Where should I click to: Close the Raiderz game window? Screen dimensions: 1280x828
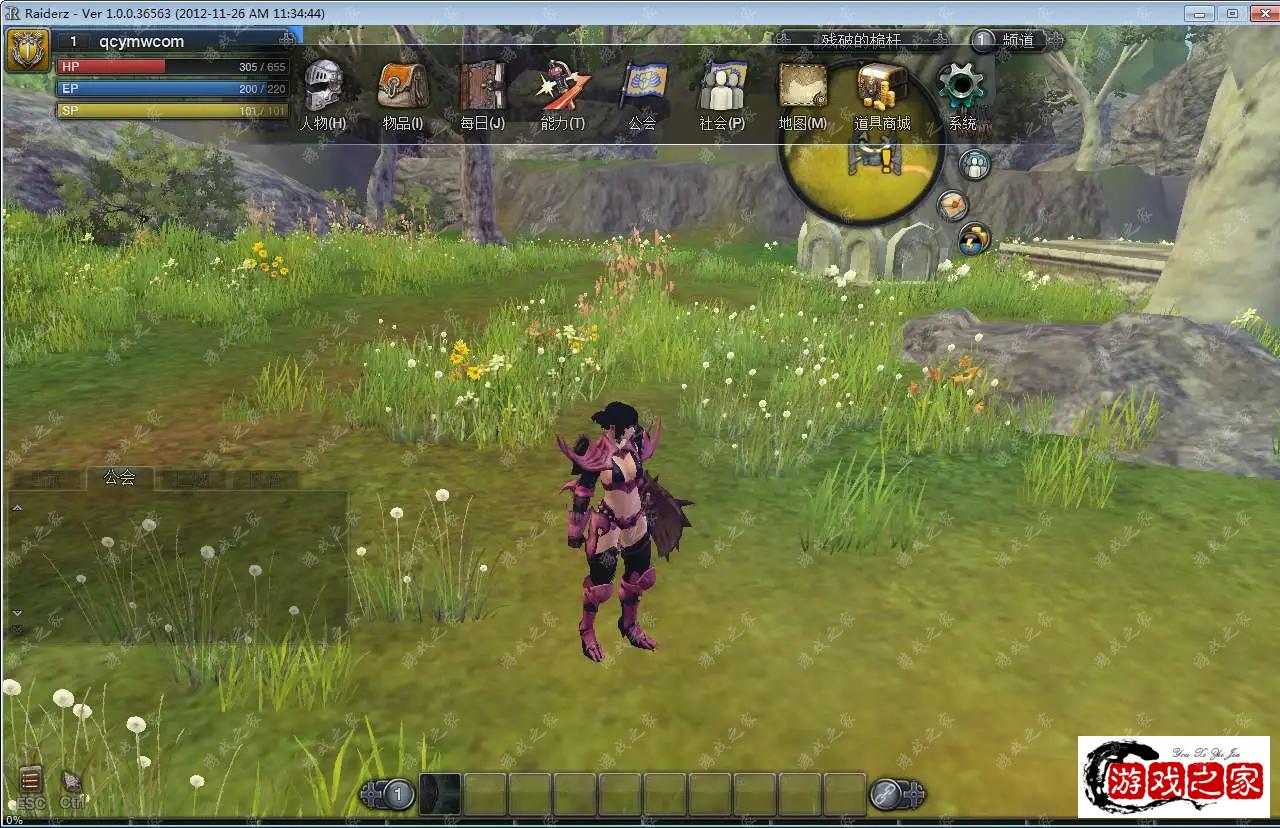[x=1261, y=13]
